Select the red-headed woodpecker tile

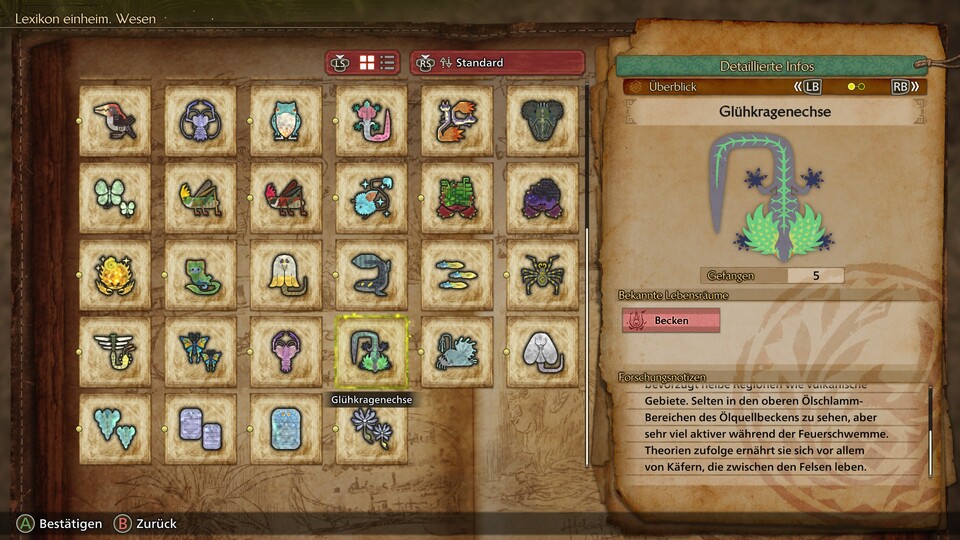pos(115,121)
